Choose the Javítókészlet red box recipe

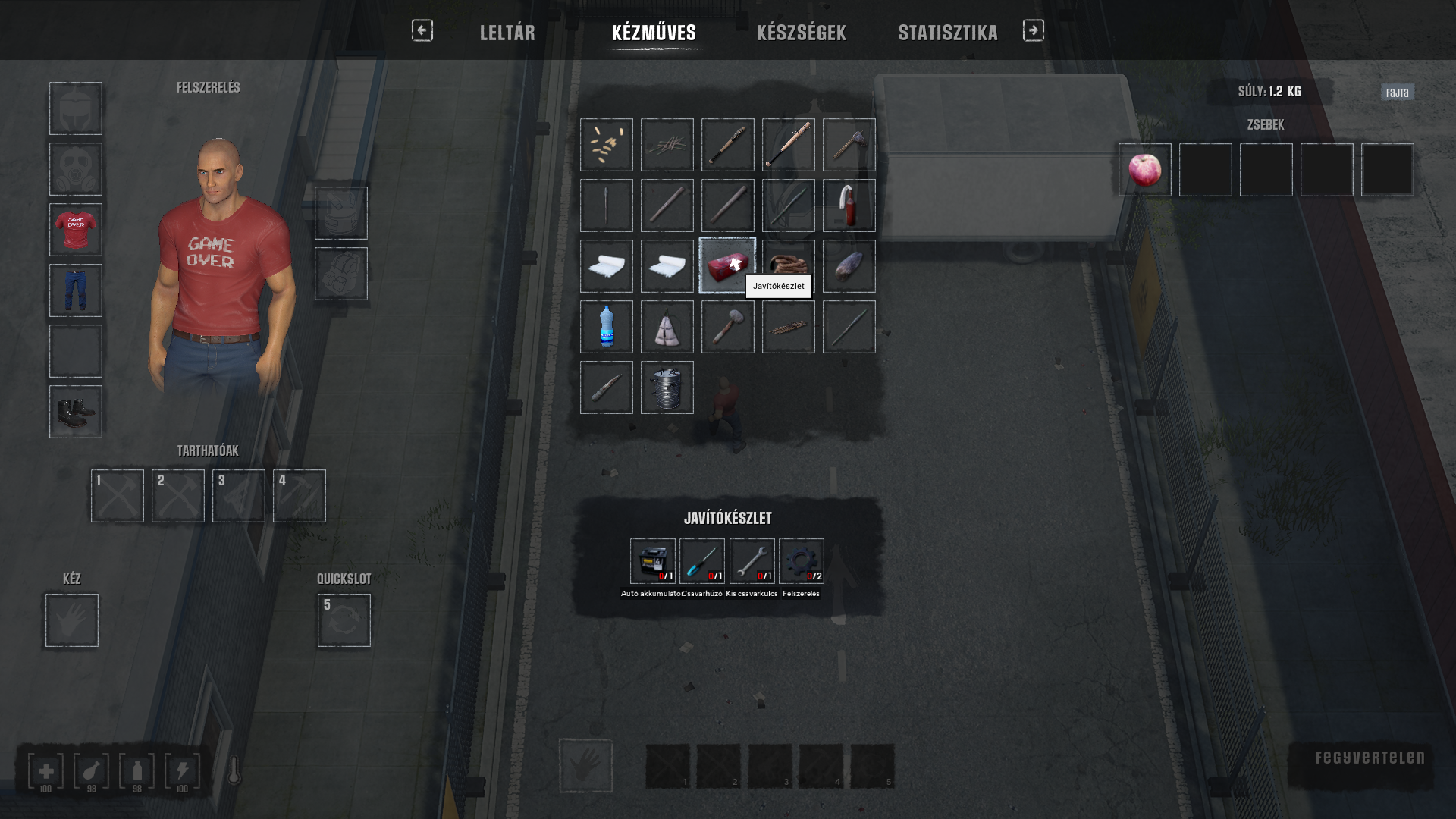pyautogui.click(x=727, y=266)
